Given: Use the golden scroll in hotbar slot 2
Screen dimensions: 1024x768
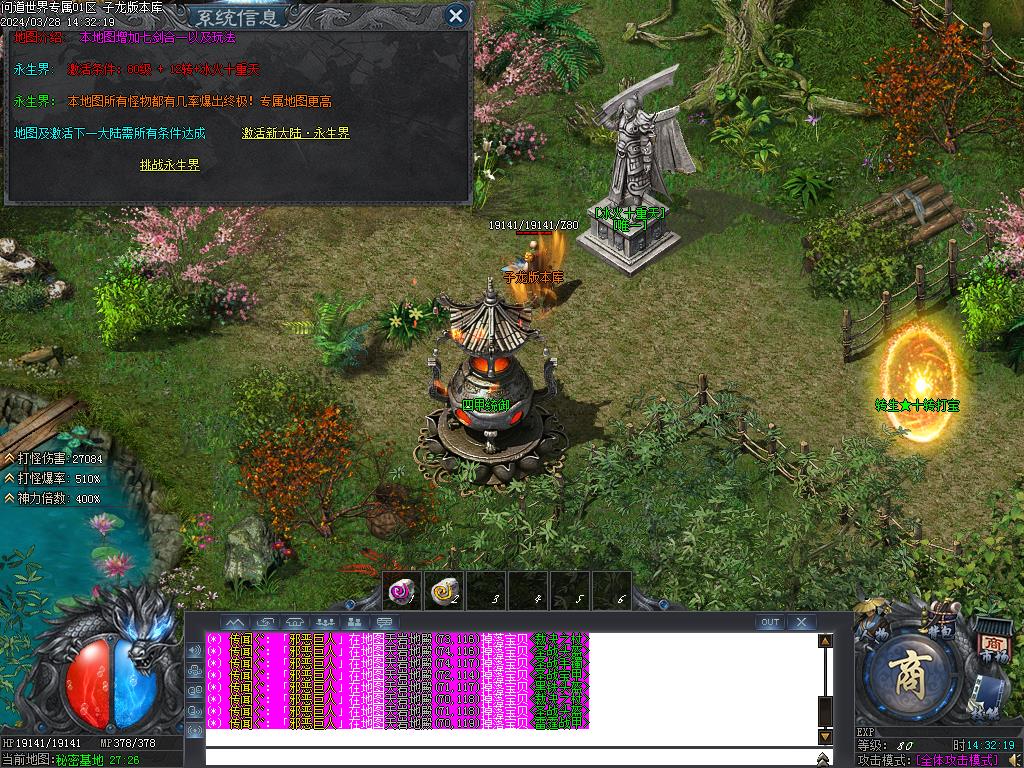Looking at the screenshot, I should [x=444, y=592].
